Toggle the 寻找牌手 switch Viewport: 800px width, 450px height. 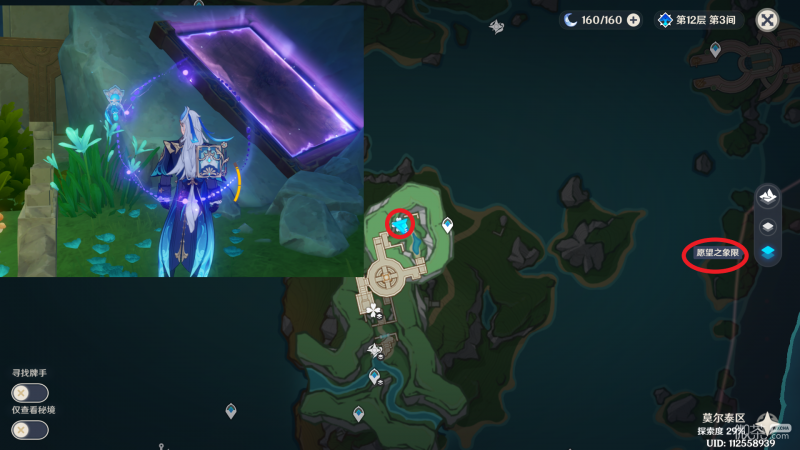coord(29,393)
